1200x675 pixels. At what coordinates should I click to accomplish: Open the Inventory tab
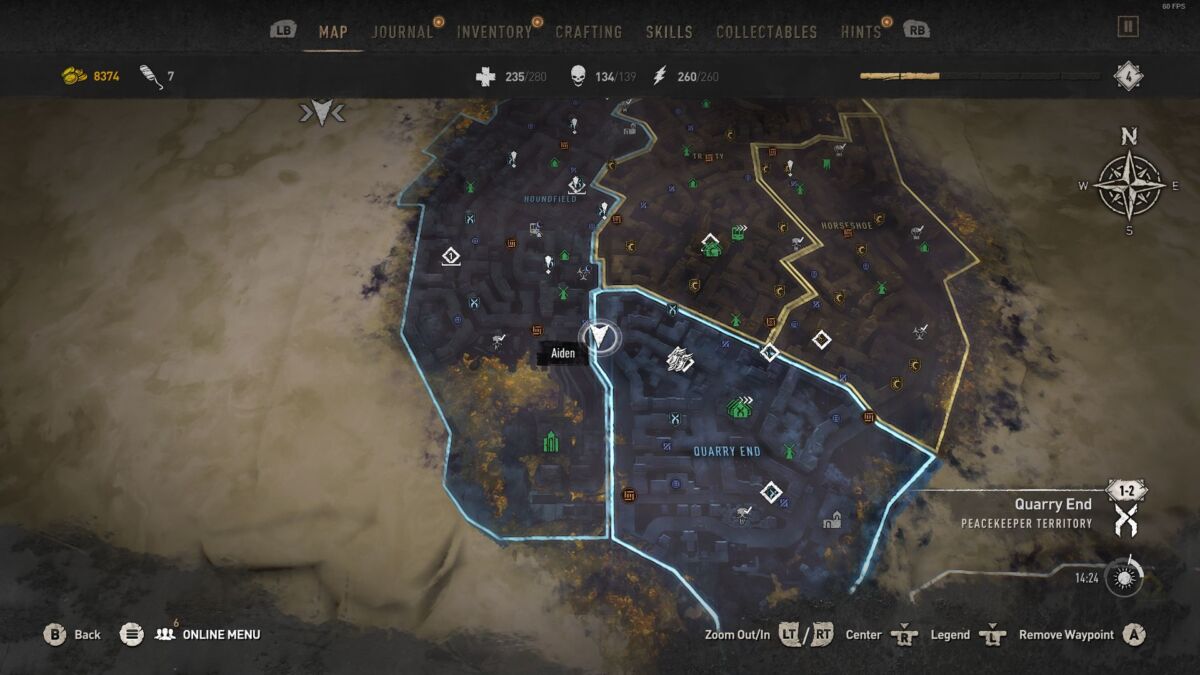(x=494, y=32)
